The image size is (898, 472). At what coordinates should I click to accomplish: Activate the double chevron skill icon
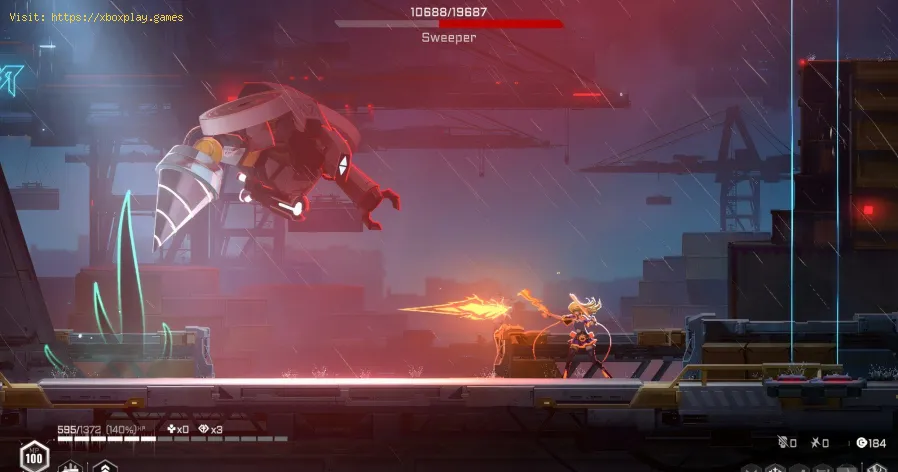click(104, 467)
